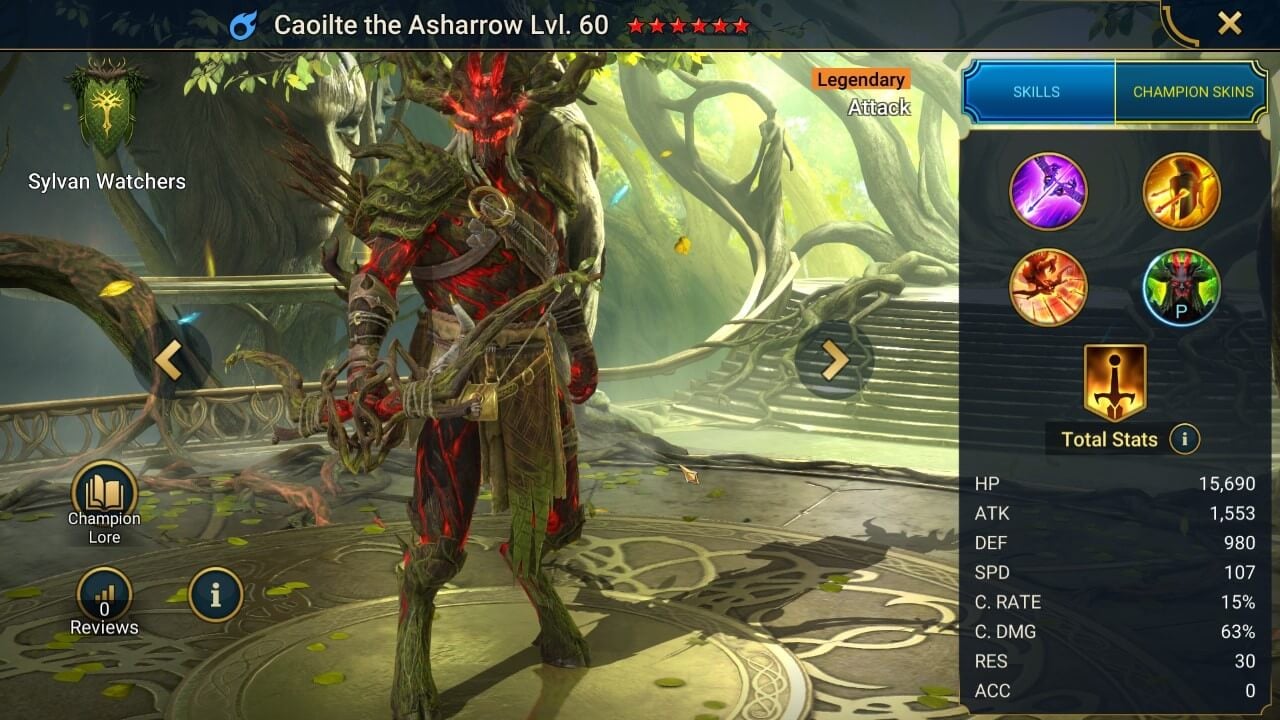This screenshot has width=1280, height=720.
Task: Navigate to the previous champion with left arrow
Action: coord(170,360)
